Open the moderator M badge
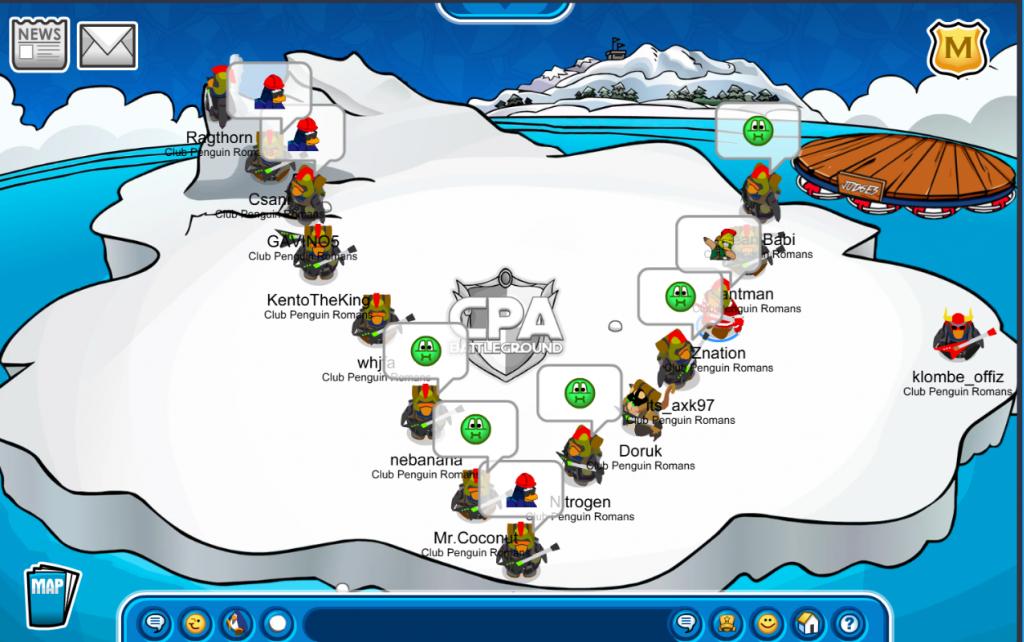The height and width of the screenshot is (642, 1024). [957, 48]
